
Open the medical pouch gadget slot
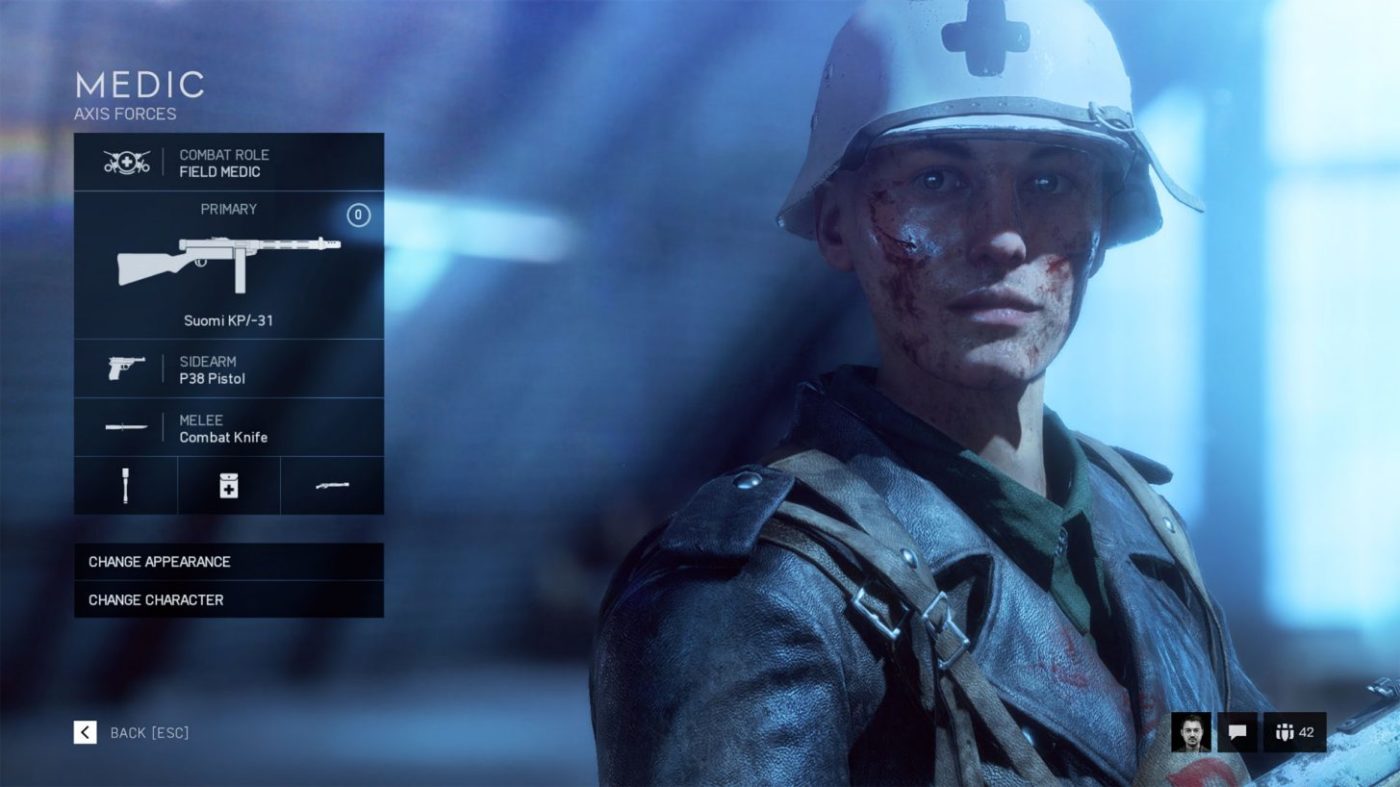point(228,486)
